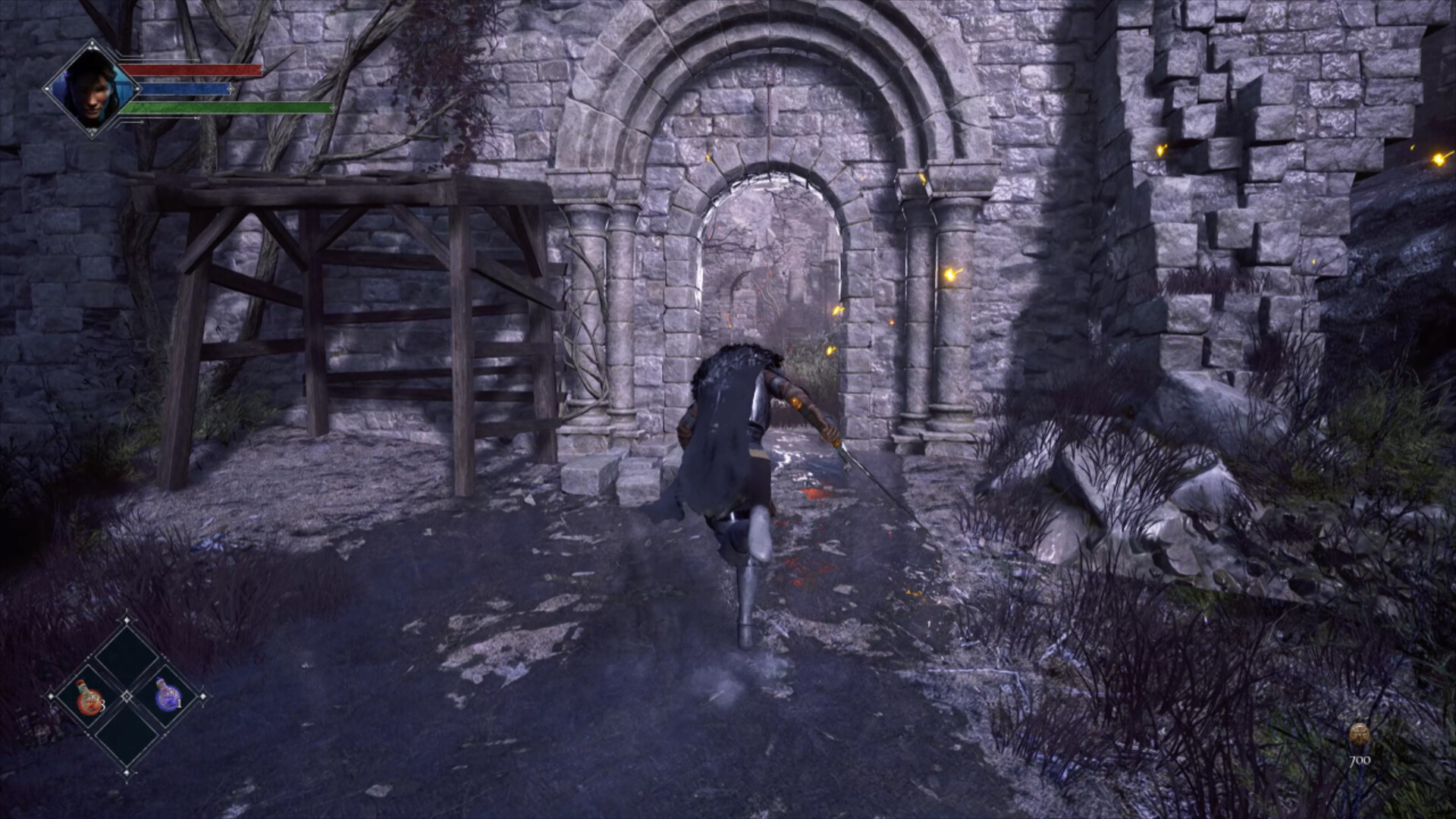Image resolution: width=1456 pixels, height=819 pixels.
Task: Toggle the portrait frame diamond ornament
Action: (93, 43)
